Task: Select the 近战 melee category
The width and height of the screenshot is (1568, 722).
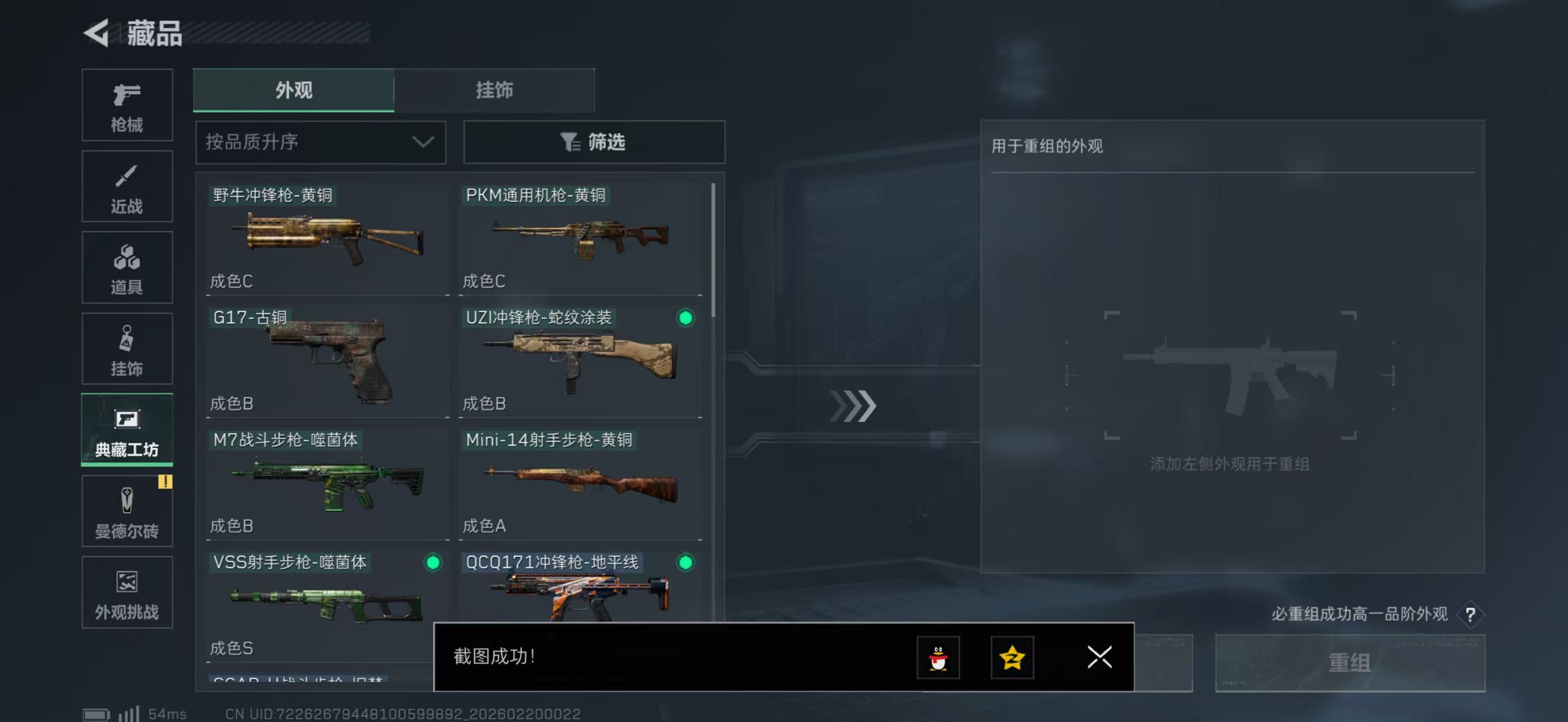Action: pos(127,186)
